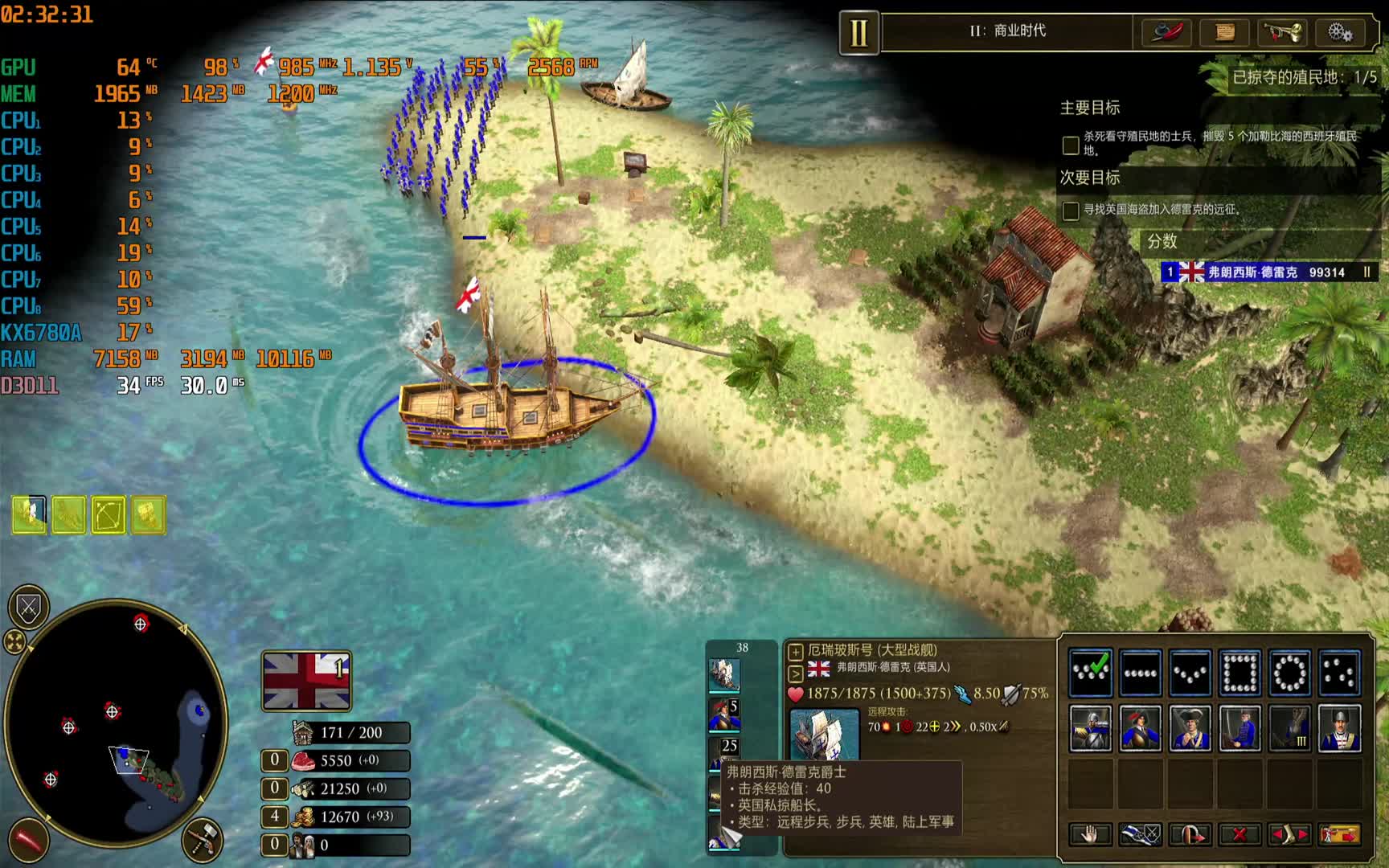Toggle the crossed swords shield minimap filter
The width and height of the screenshot is (1389, 868).
pos(29,608)
